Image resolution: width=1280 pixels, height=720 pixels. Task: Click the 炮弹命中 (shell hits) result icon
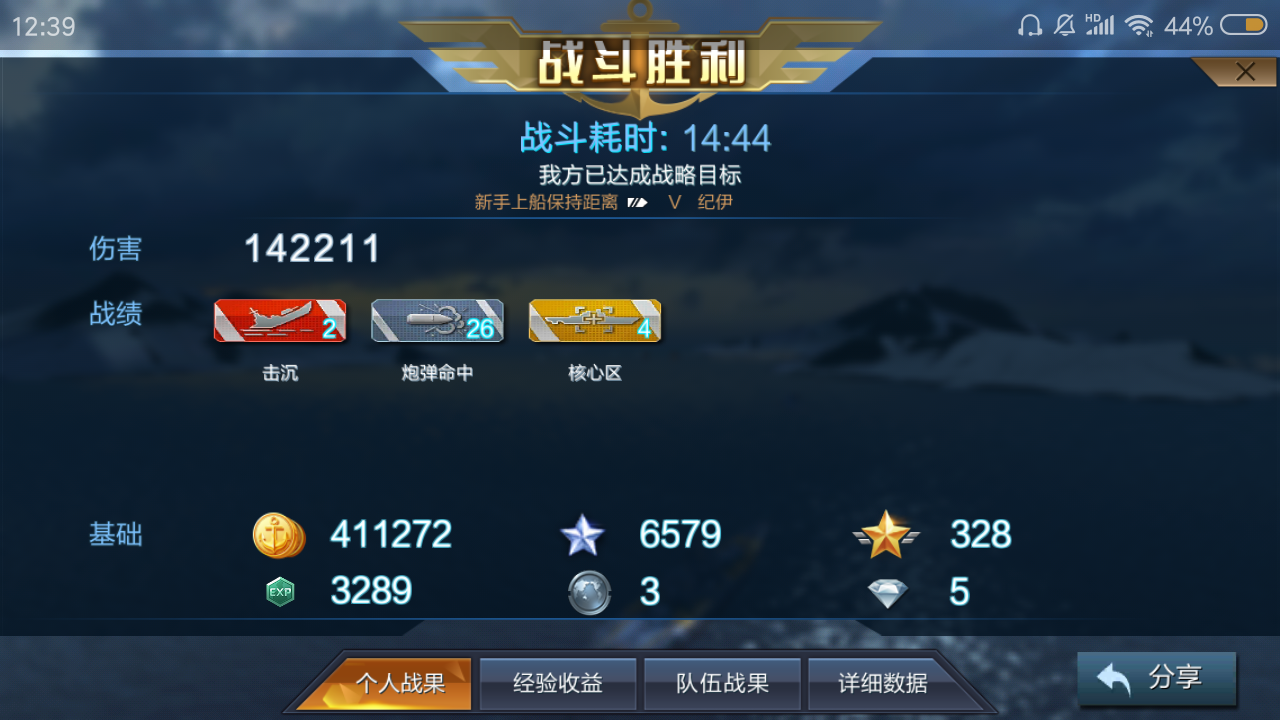pyautogui.click(x=437, y=320)
